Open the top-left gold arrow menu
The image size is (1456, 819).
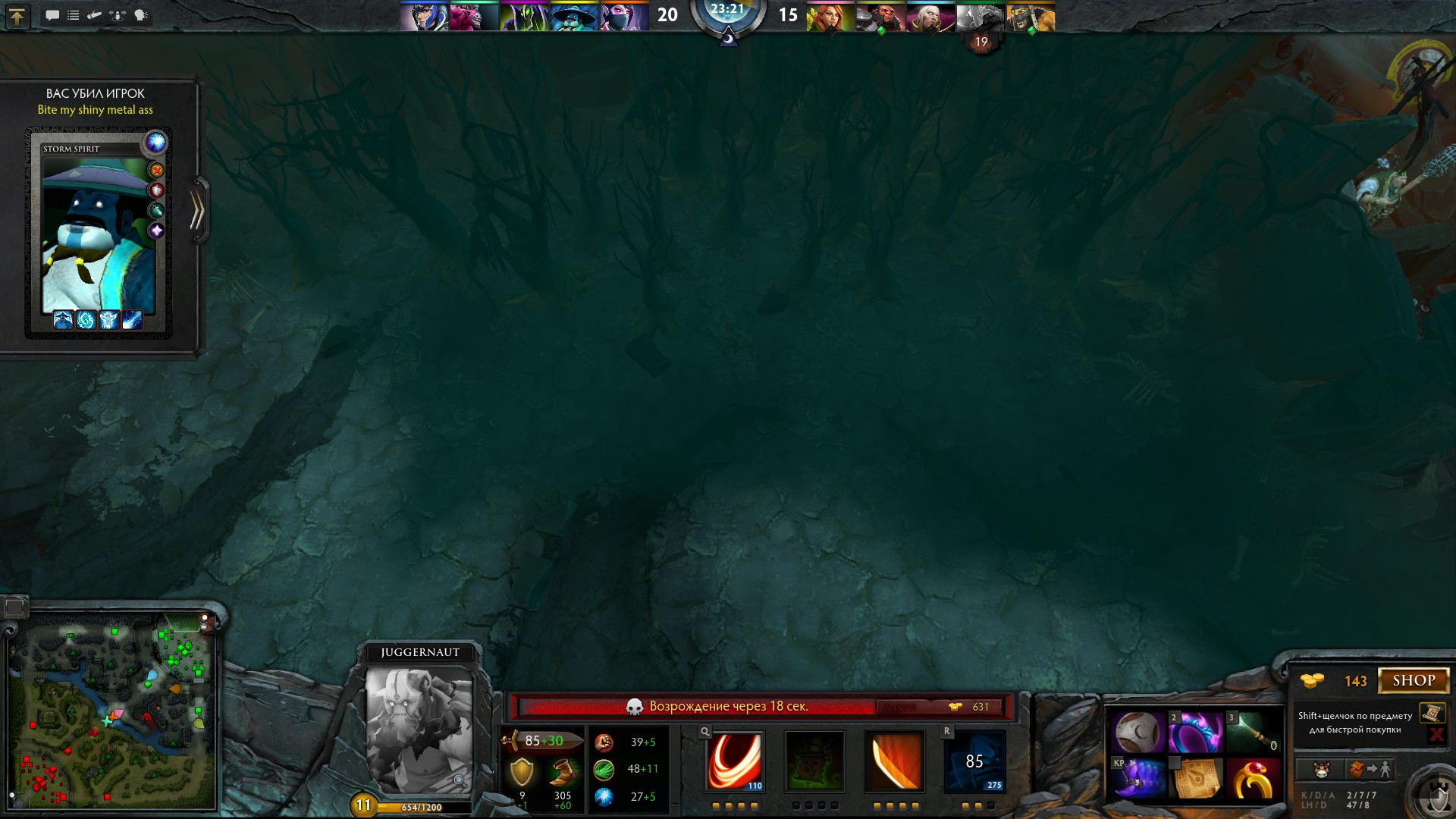point(17,16)
